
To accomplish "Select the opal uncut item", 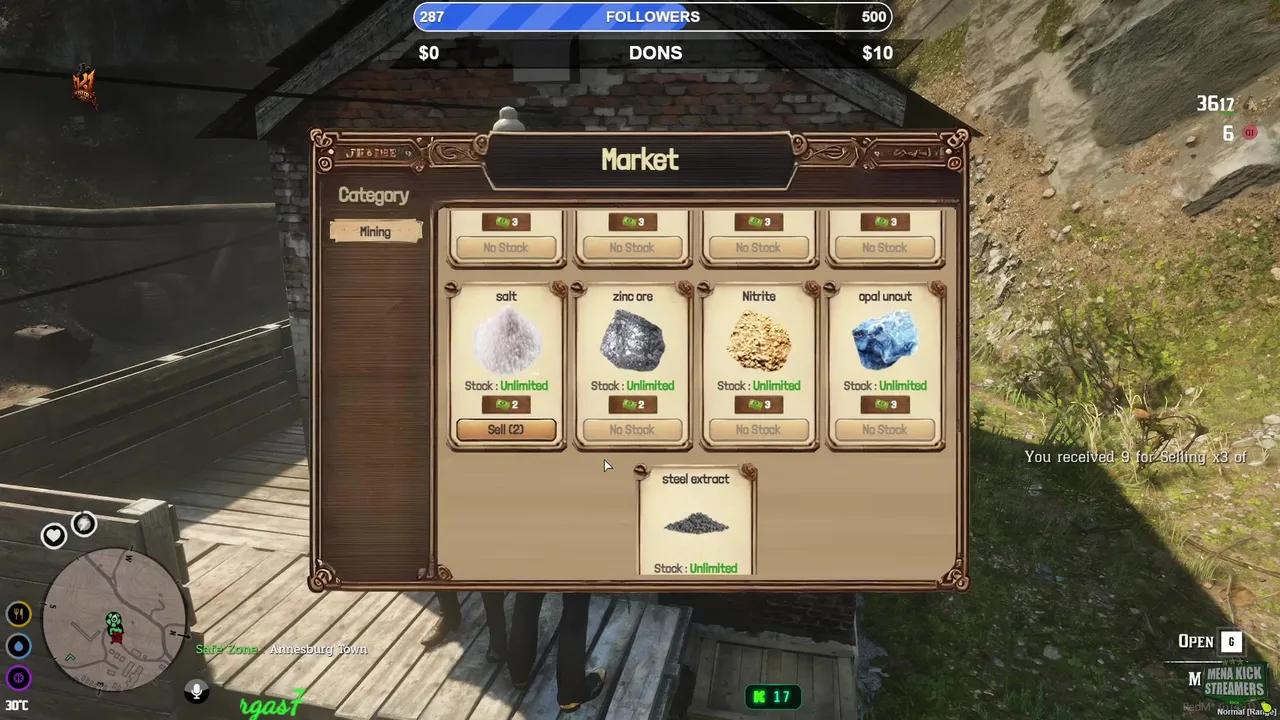I will [884, 342].
